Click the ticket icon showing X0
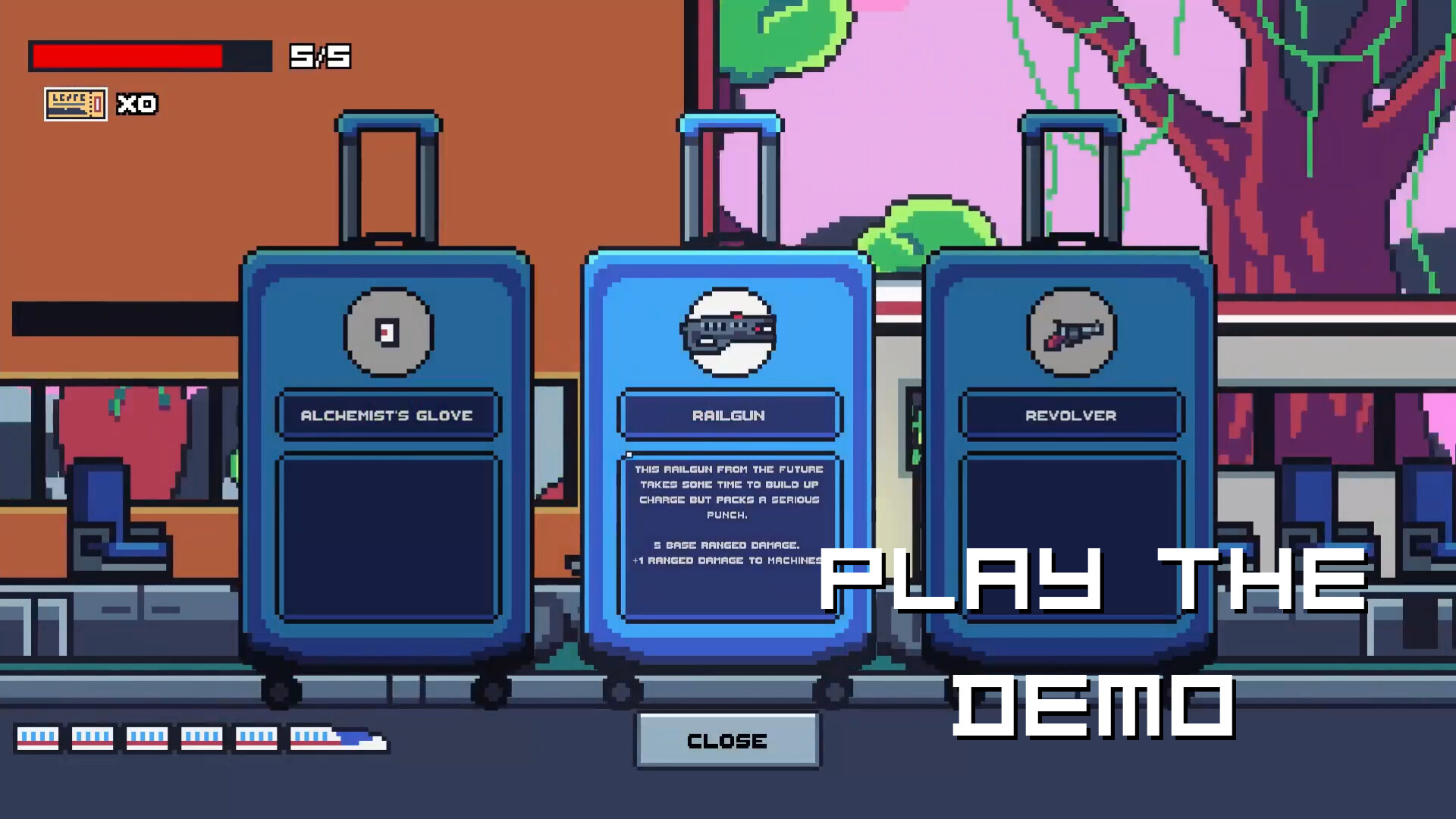 (75, 105)
